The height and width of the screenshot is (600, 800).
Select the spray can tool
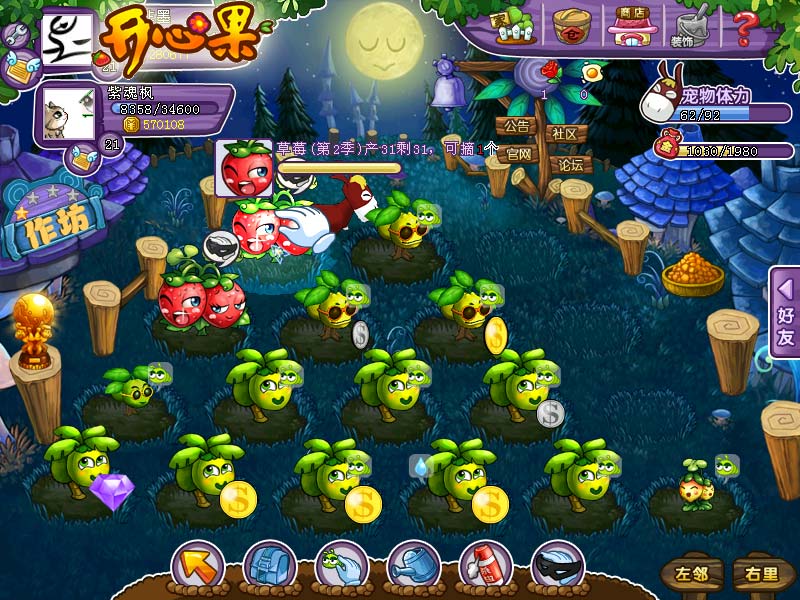[x=484, y=565]
